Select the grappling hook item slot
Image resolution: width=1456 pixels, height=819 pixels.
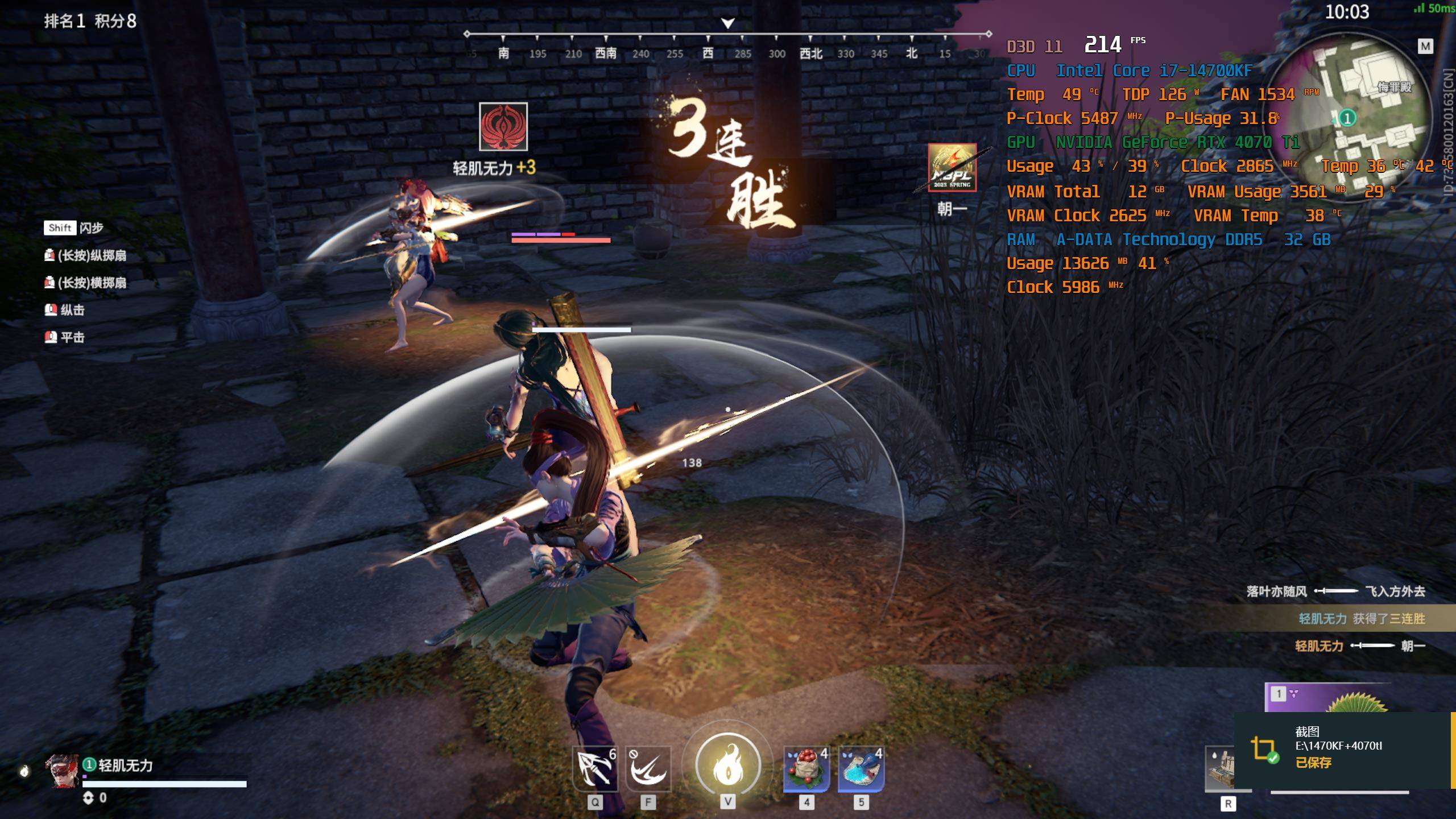click(594, 768)
